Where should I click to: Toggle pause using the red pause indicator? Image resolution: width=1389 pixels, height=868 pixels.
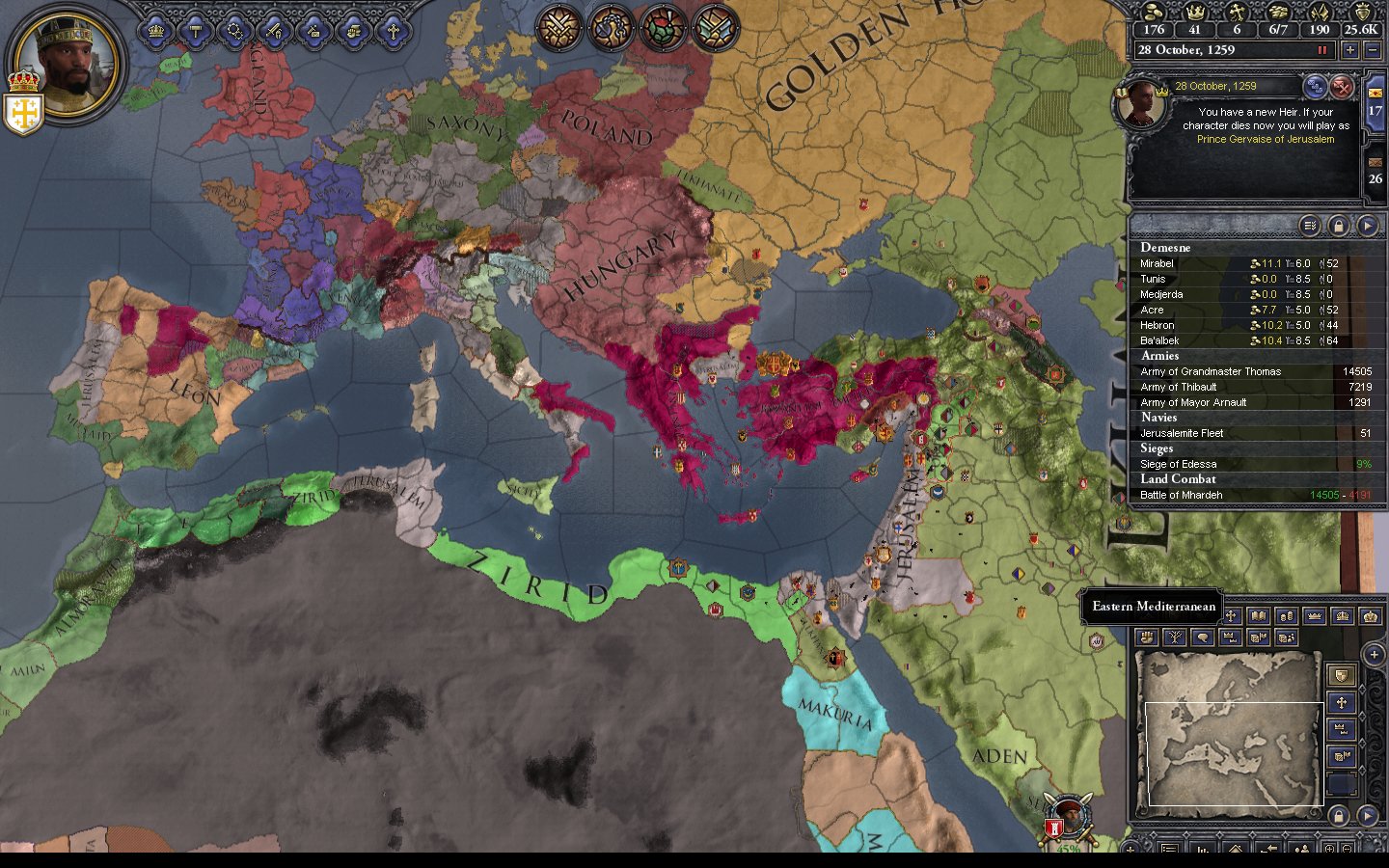point(1322,50)
